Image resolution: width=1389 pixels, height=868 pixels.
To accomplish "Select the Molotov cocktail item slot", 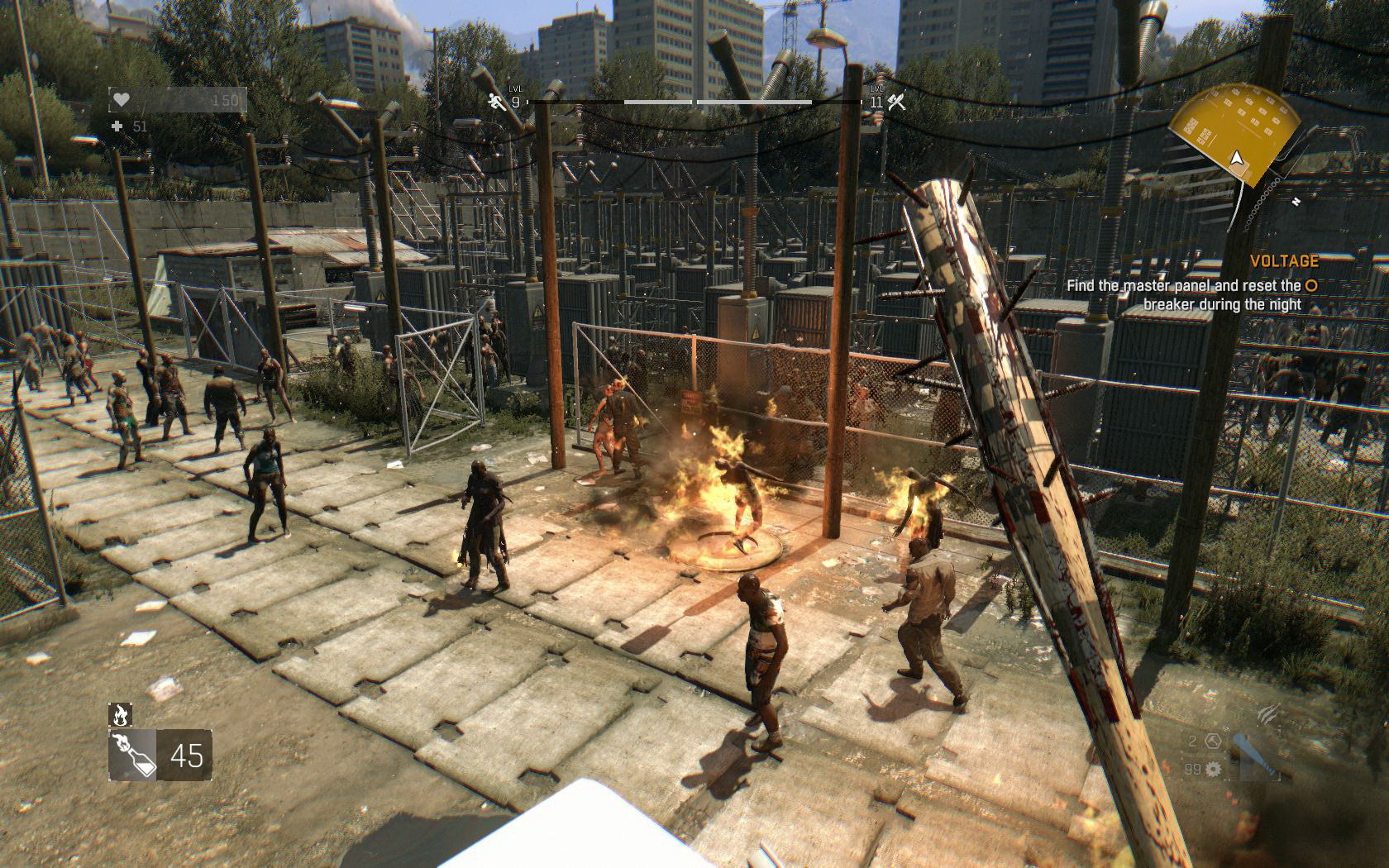I will click(131, 755).
